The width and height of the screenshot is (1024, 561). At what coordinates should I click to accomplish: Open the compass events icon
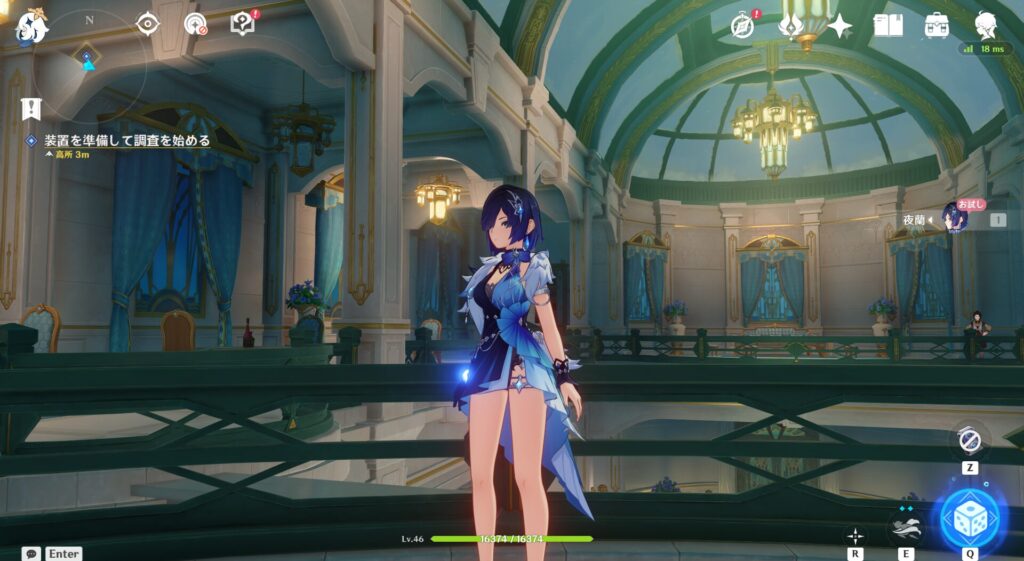[x=742, y=26]
